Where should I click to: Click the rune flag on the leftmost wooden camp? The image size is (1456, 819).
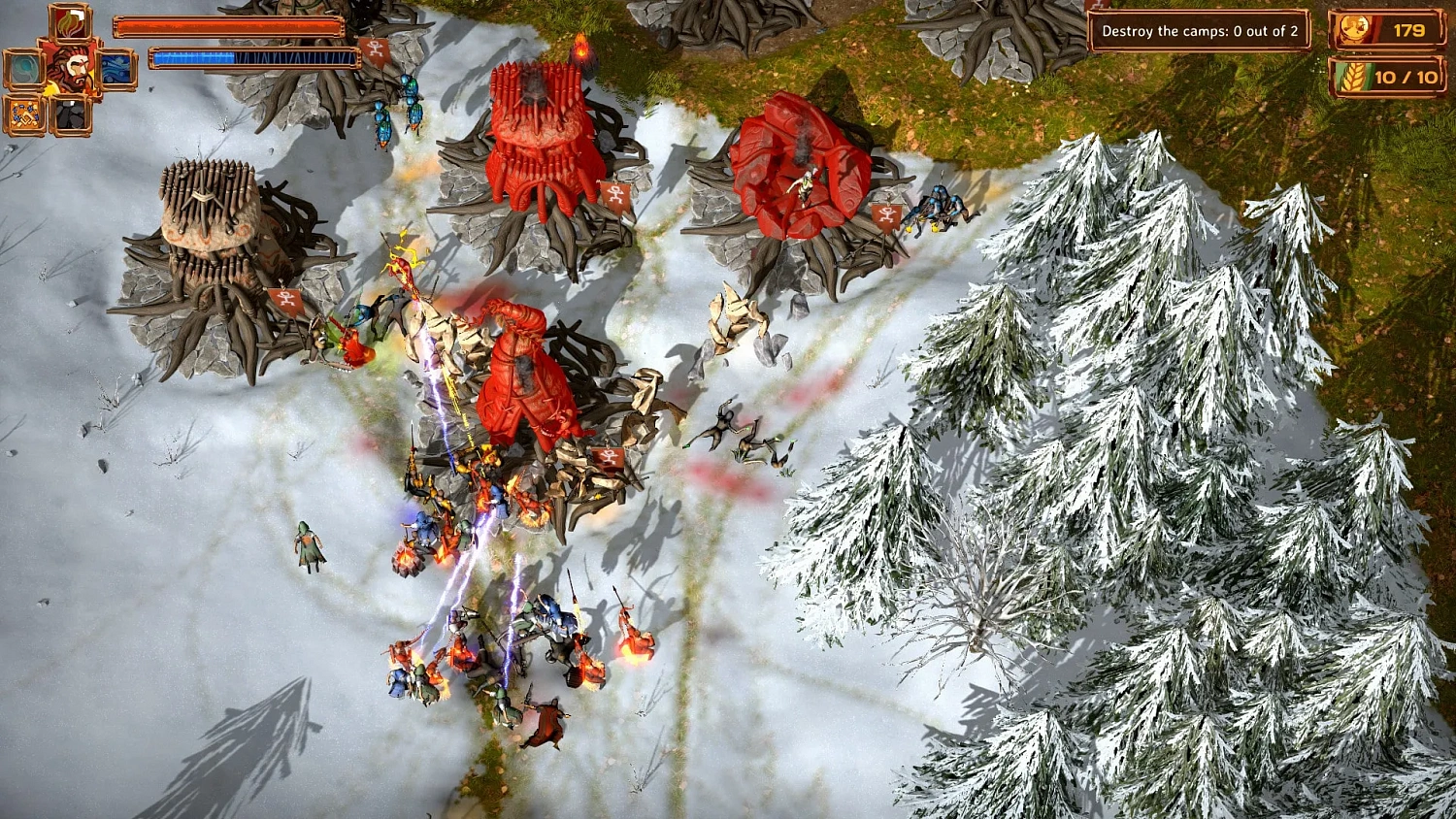point(282,302)
